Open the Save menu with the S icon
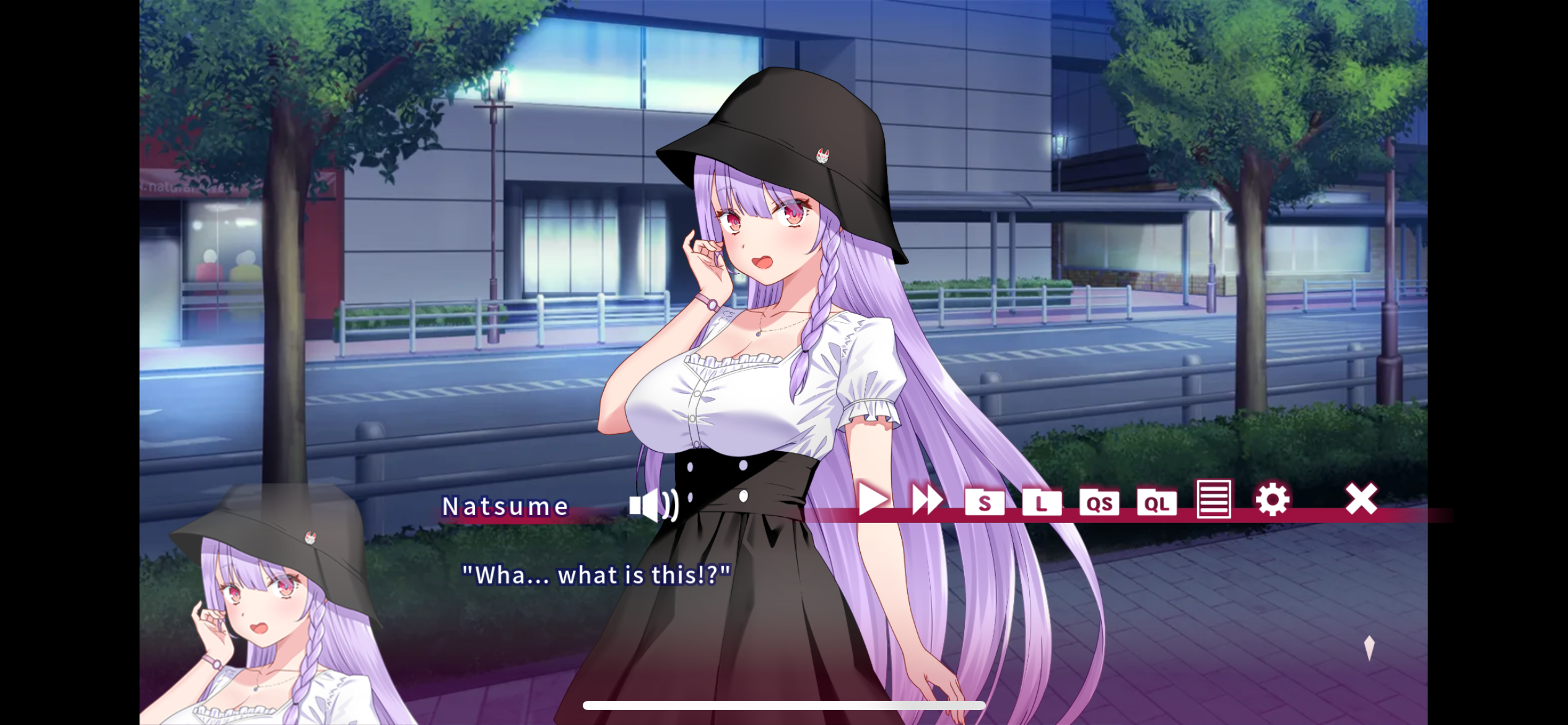 [x=985, y=503]
